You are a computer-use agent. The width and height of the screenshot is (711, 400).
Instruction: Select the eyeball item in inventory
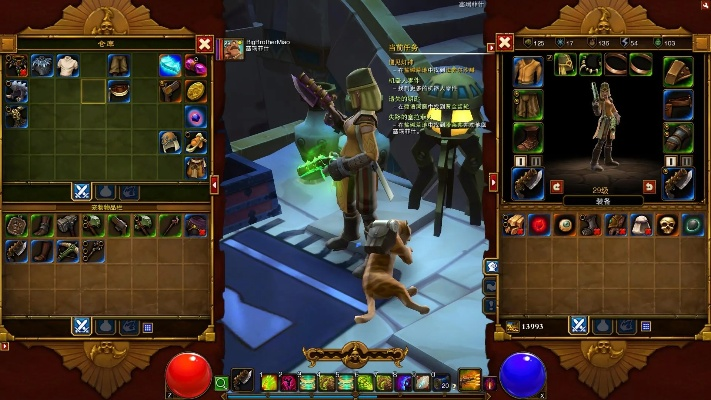click(x=565, y=224)
